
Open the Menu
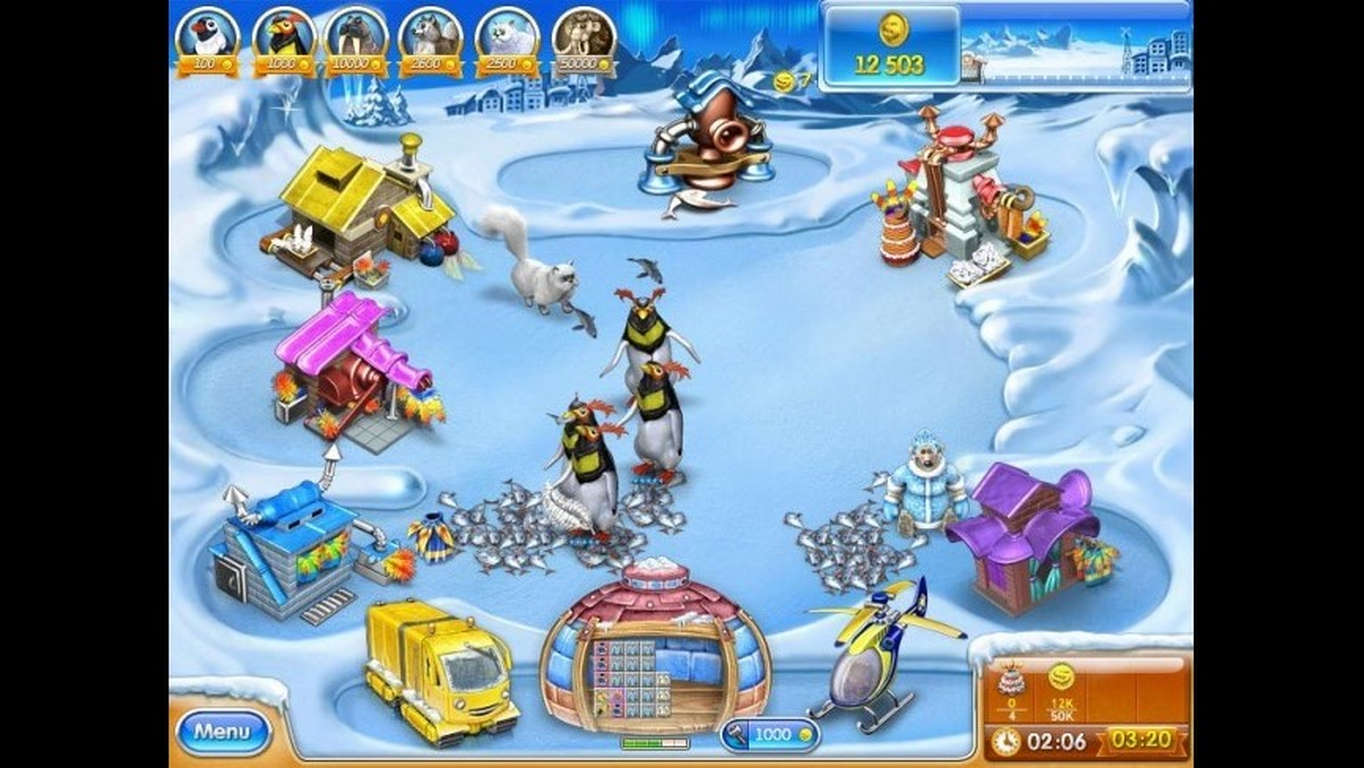[x=223, y=731]
